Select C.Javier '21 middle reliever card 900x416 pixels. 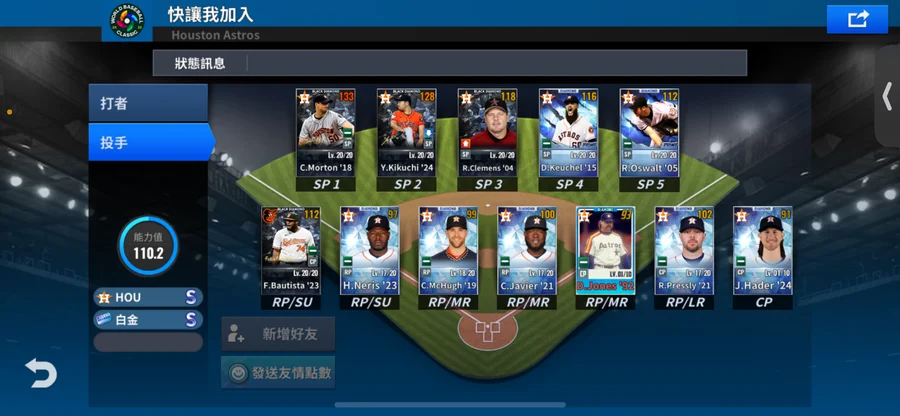click(x=527, y=250)
